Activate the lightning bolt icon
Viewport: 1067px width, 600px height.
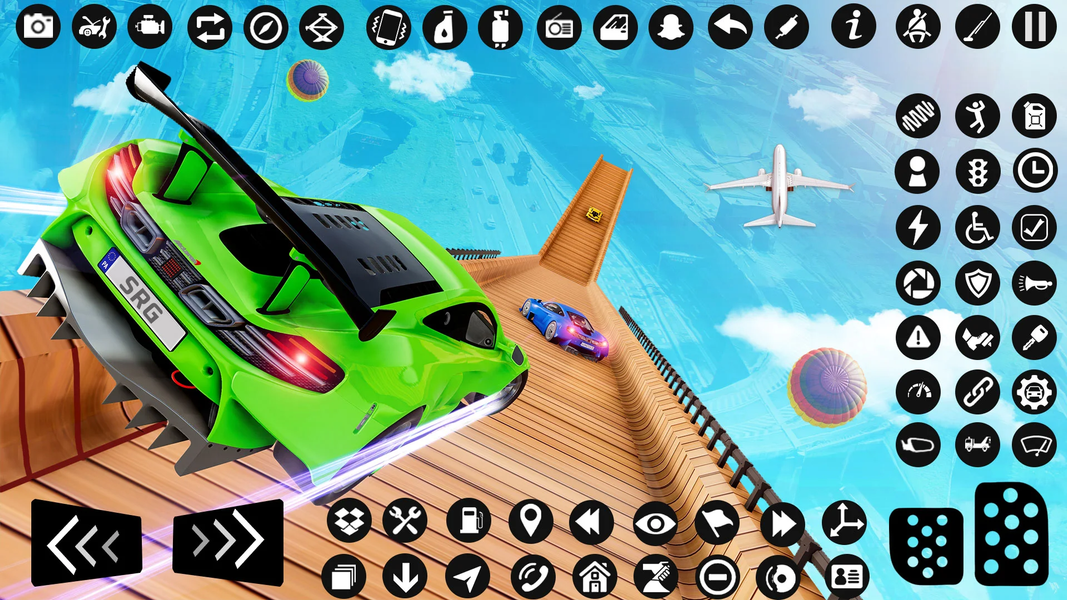[x=918, y=227]
